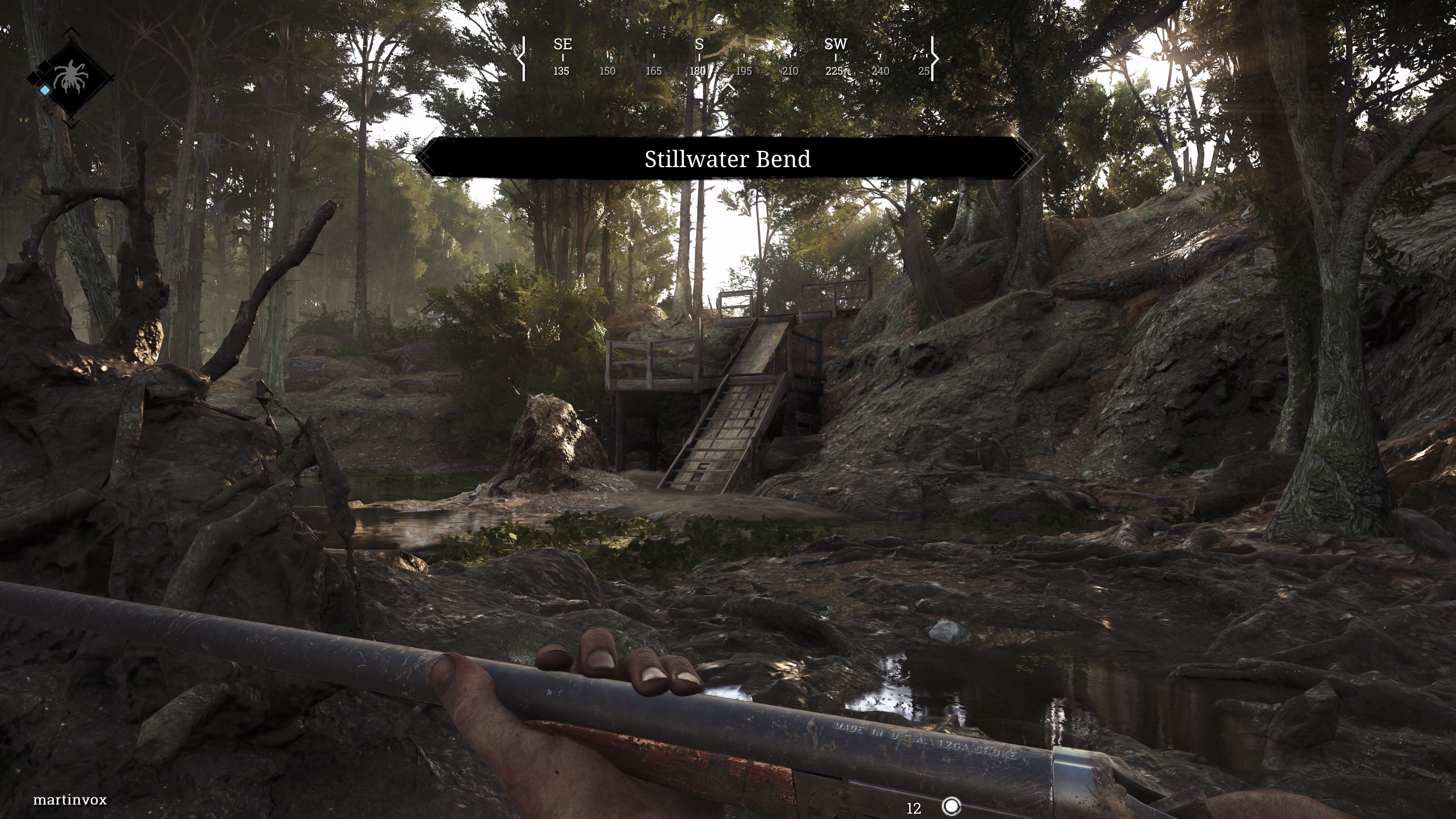
Task: Select the compass heading bar
Action: [x=728, y=58]
